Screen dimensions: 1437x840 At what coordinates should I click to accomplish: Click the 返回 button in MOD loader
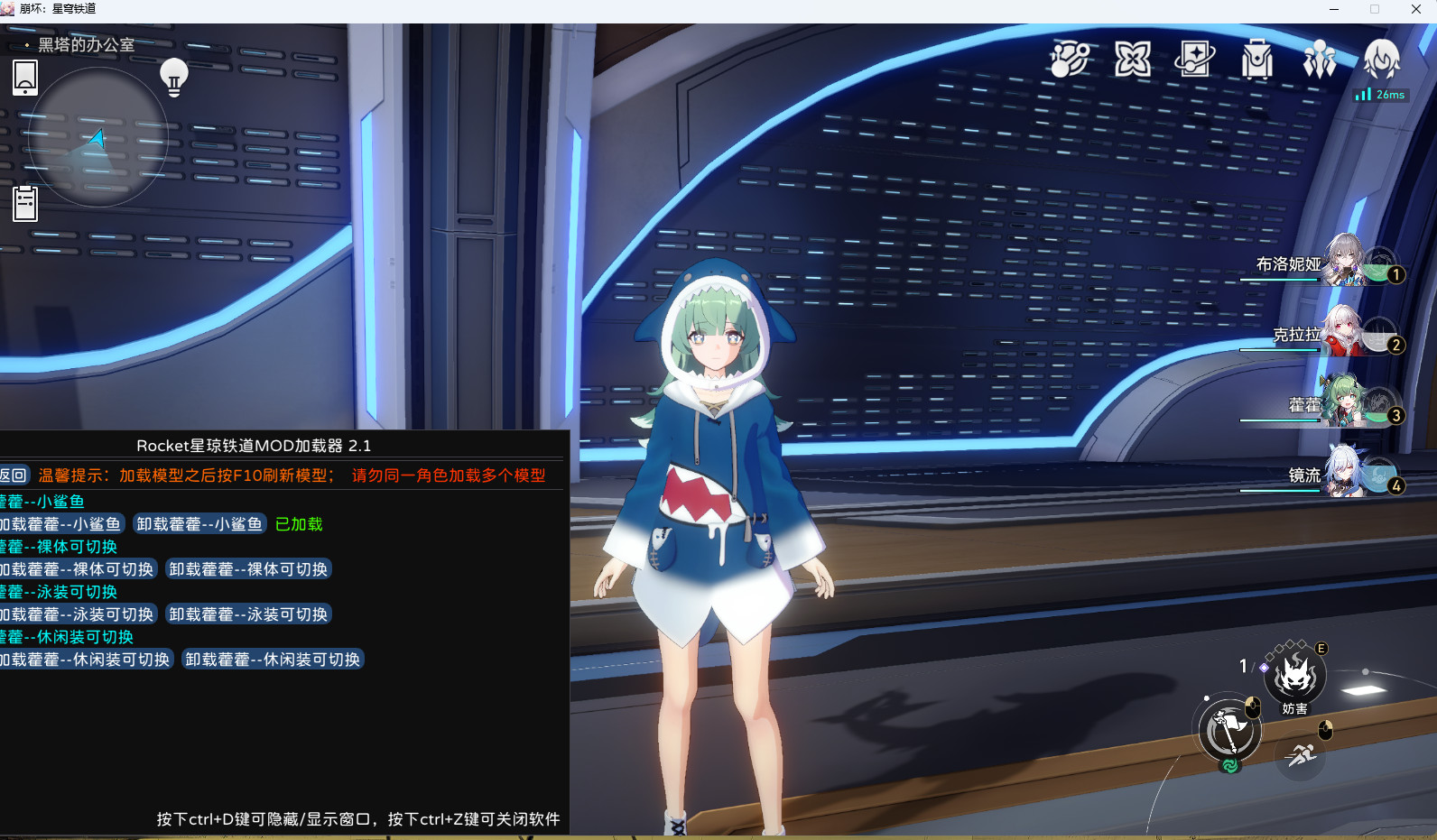[14, 474]
